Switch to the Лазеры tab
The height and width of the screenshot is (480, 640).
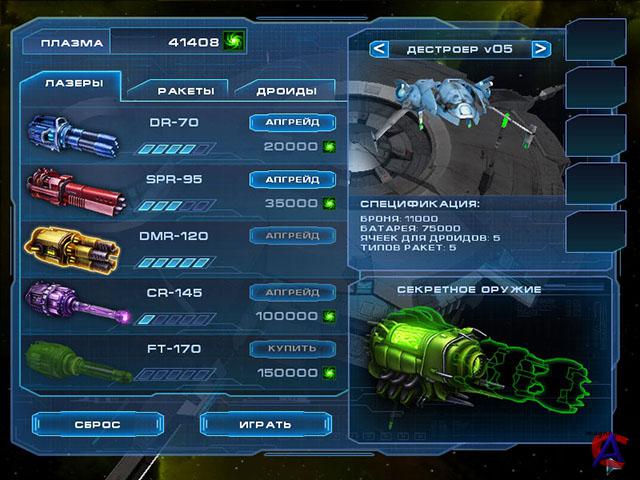click(x=75, y=84)
